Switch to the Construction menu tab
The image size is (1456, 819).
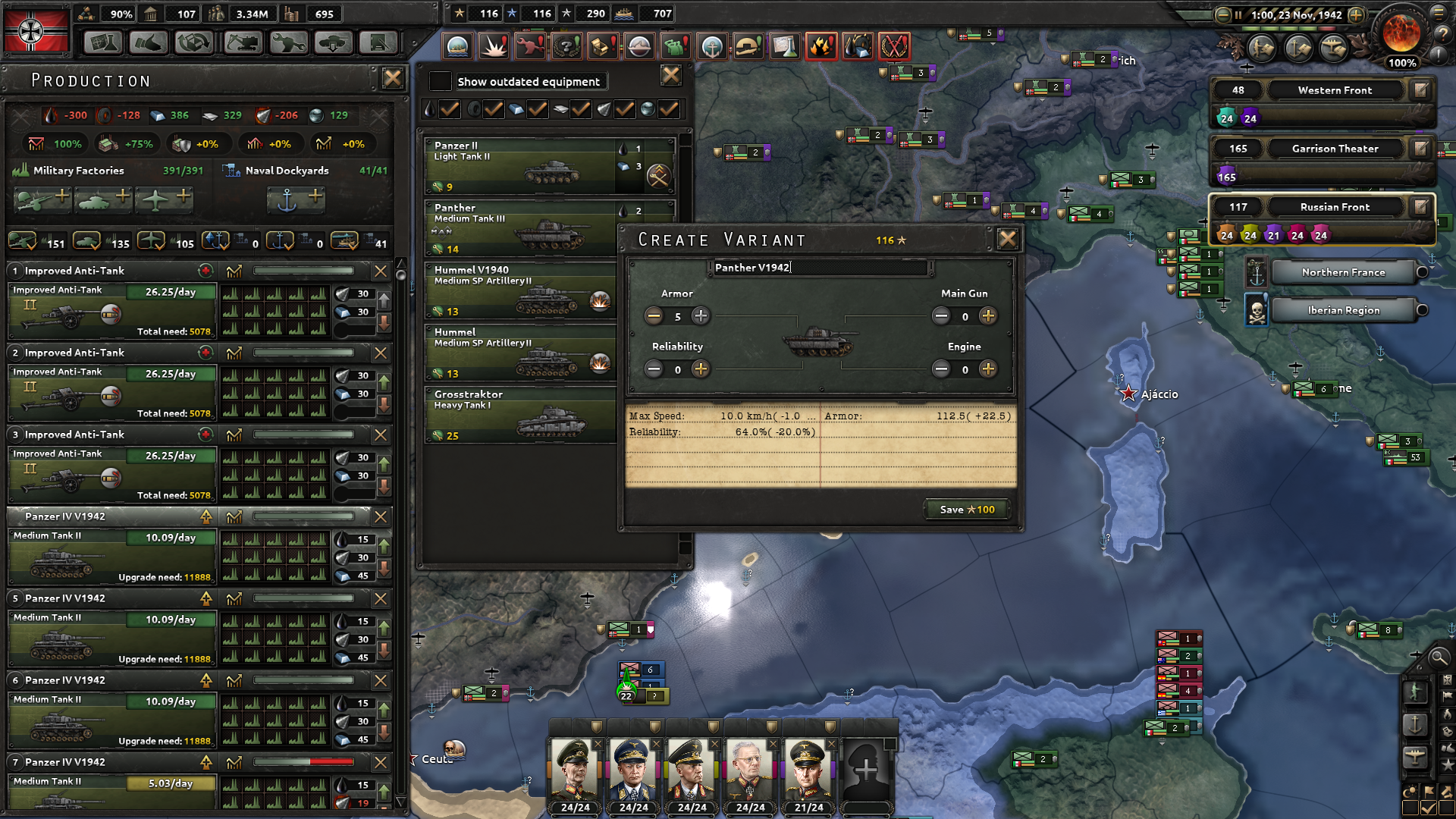coord(241,43)
